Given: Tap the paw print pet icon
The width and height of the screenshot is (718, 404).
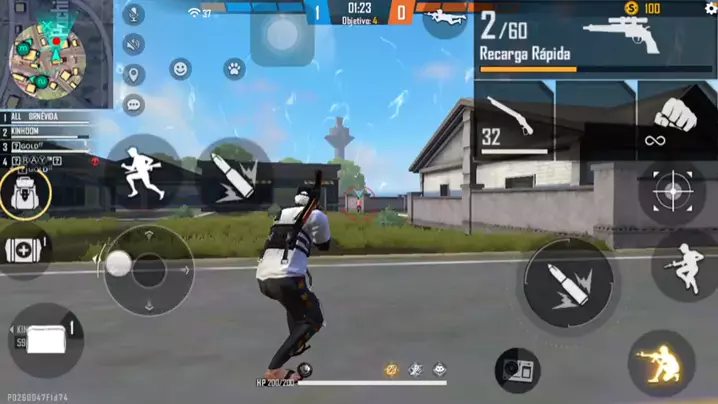Looking at the screenshot, I should pos(233,69).
